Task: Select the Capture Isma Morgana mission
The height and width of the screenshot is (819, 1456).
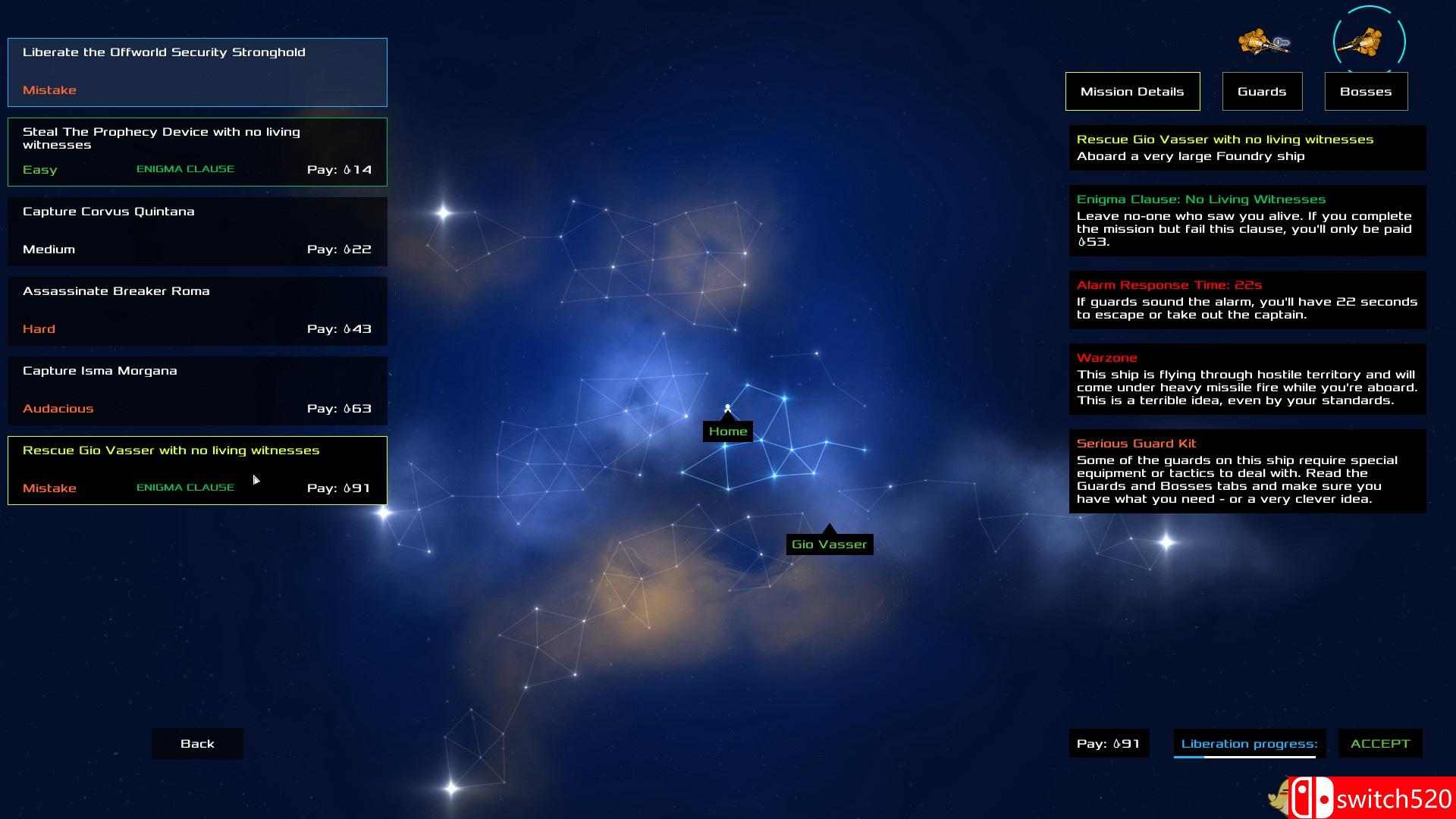Action: [x=197, y=391]
